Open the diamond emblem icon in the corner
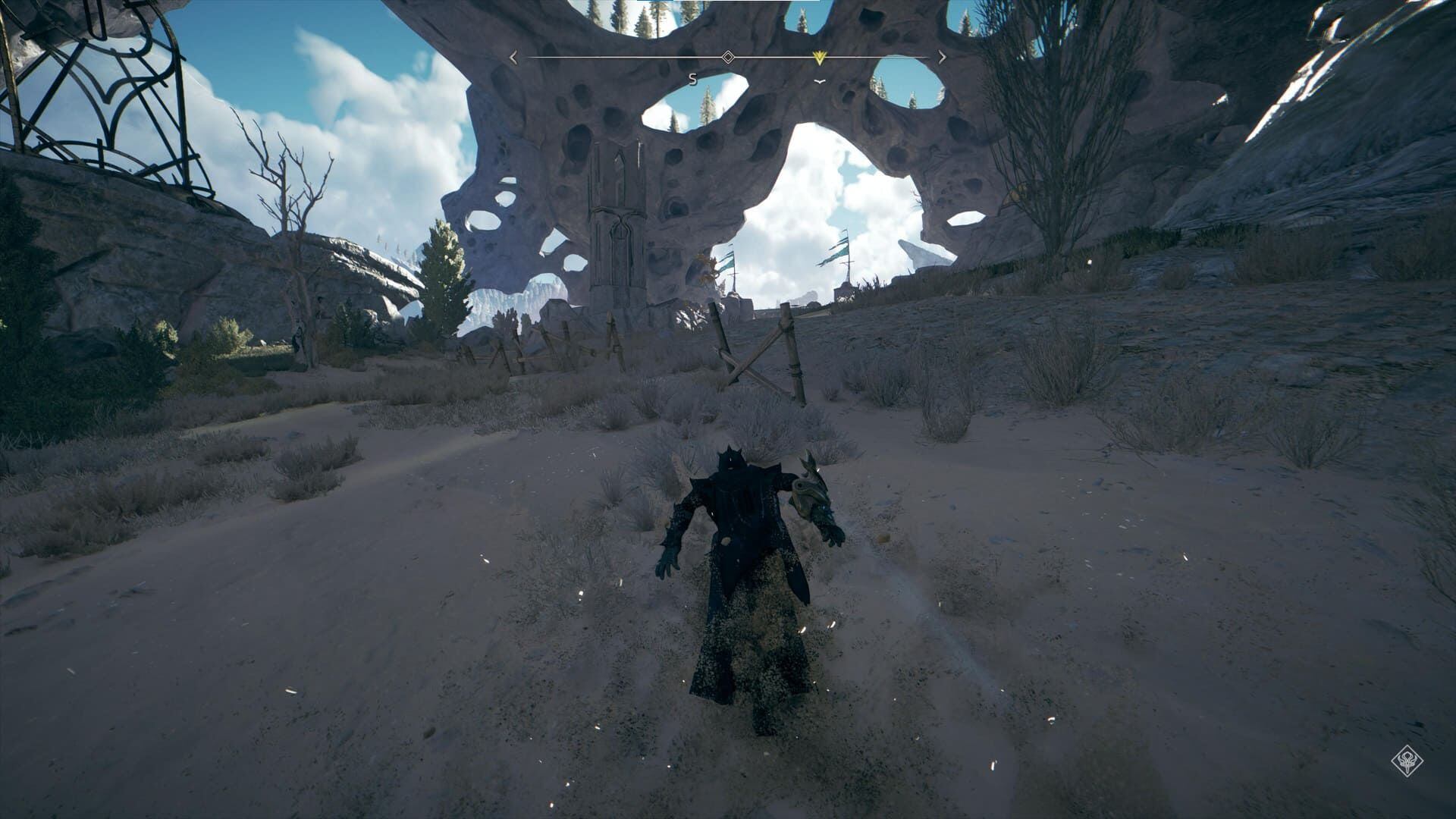Viewport: 1456px width, 819px height. tap(1407, 761)
